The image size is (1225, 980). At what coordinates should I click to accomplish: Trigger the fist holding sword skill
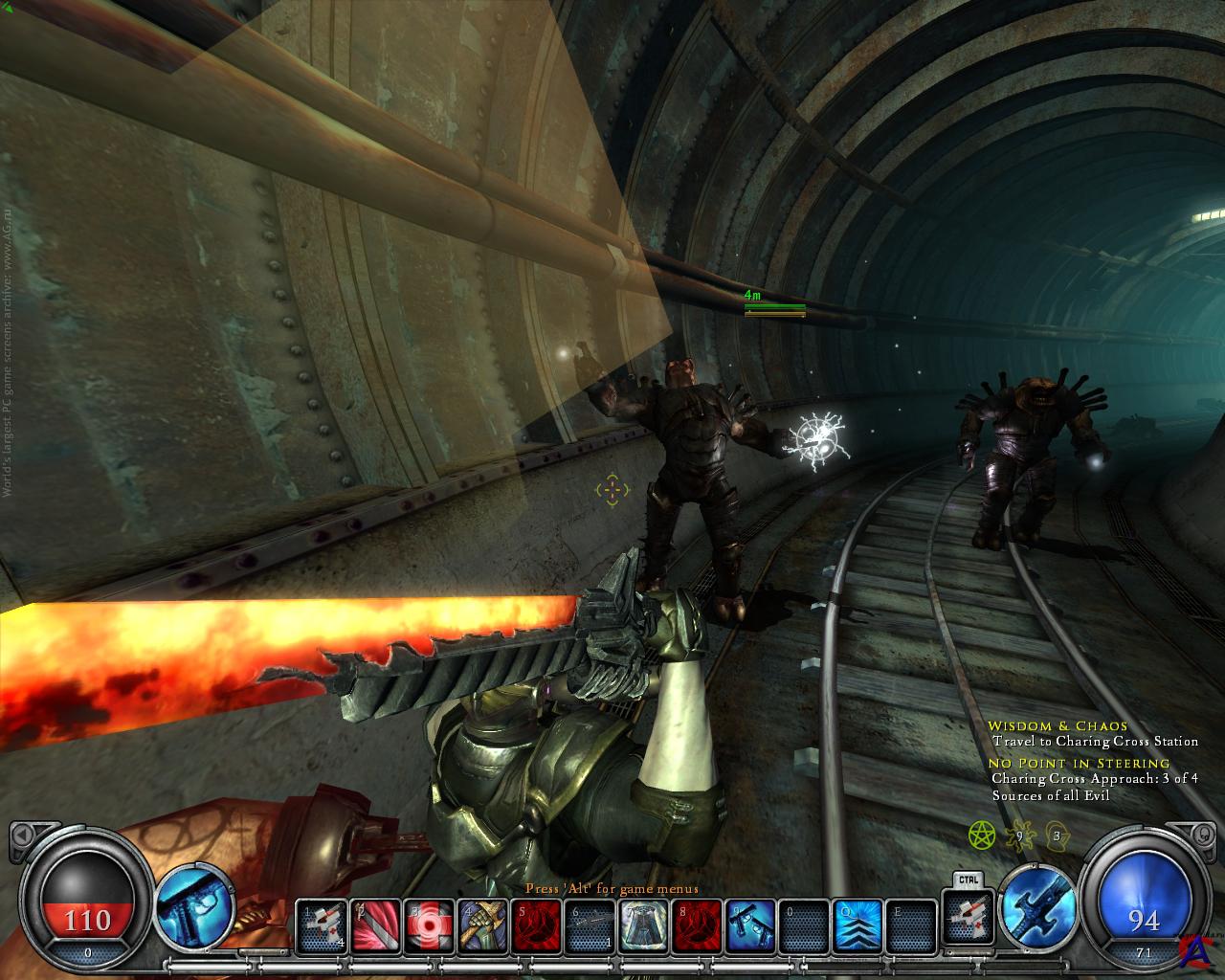pyautogui.click(x=482, y=928)
